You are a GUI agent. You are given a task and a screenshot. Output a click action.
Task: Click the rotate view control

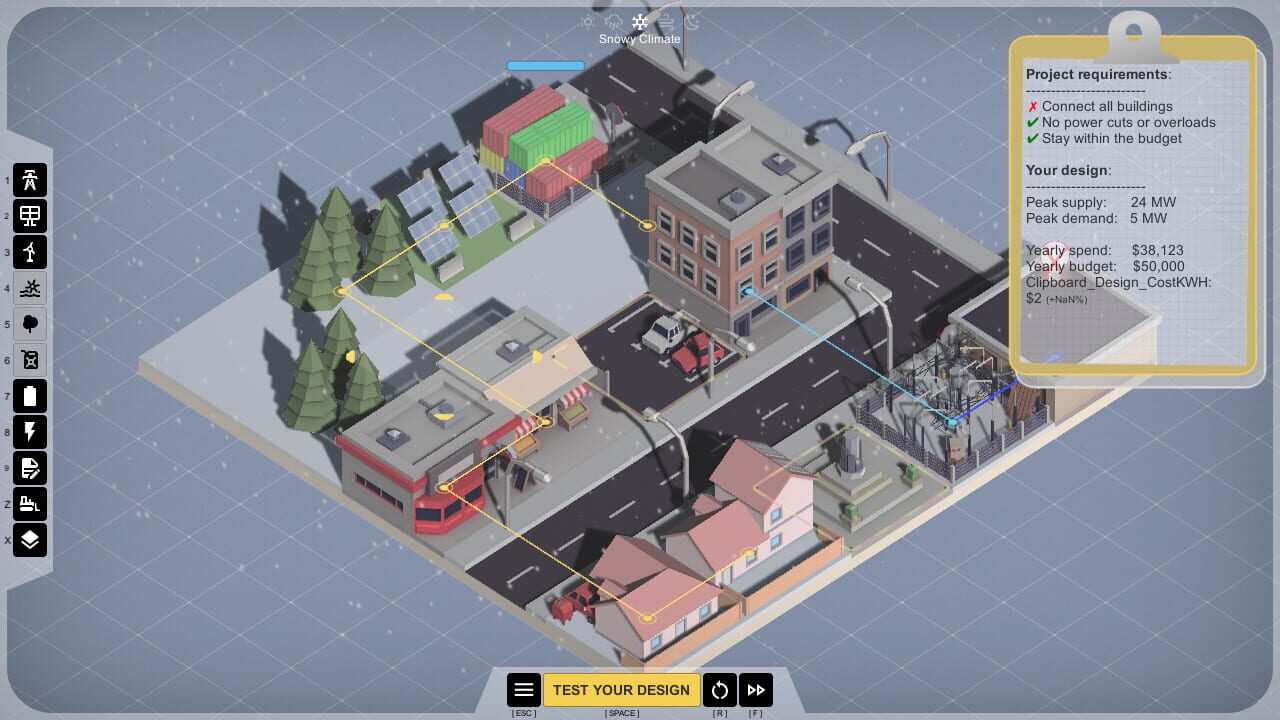[720, 689]
